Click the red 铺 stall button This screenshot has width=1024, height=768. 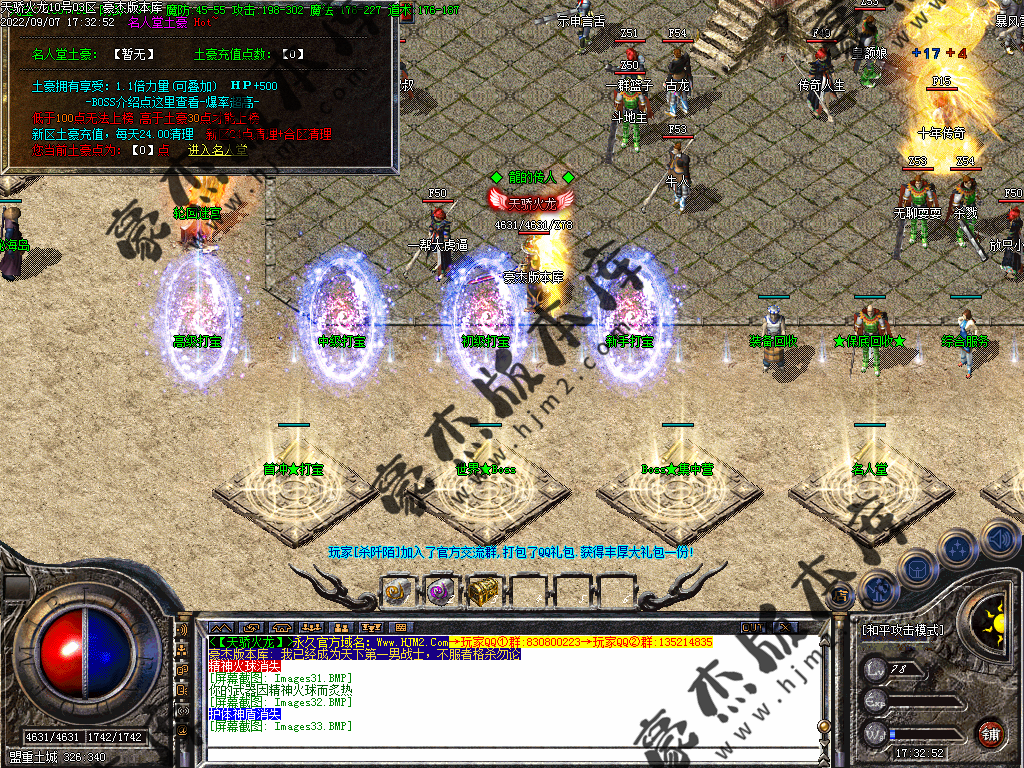pos(990,733)
